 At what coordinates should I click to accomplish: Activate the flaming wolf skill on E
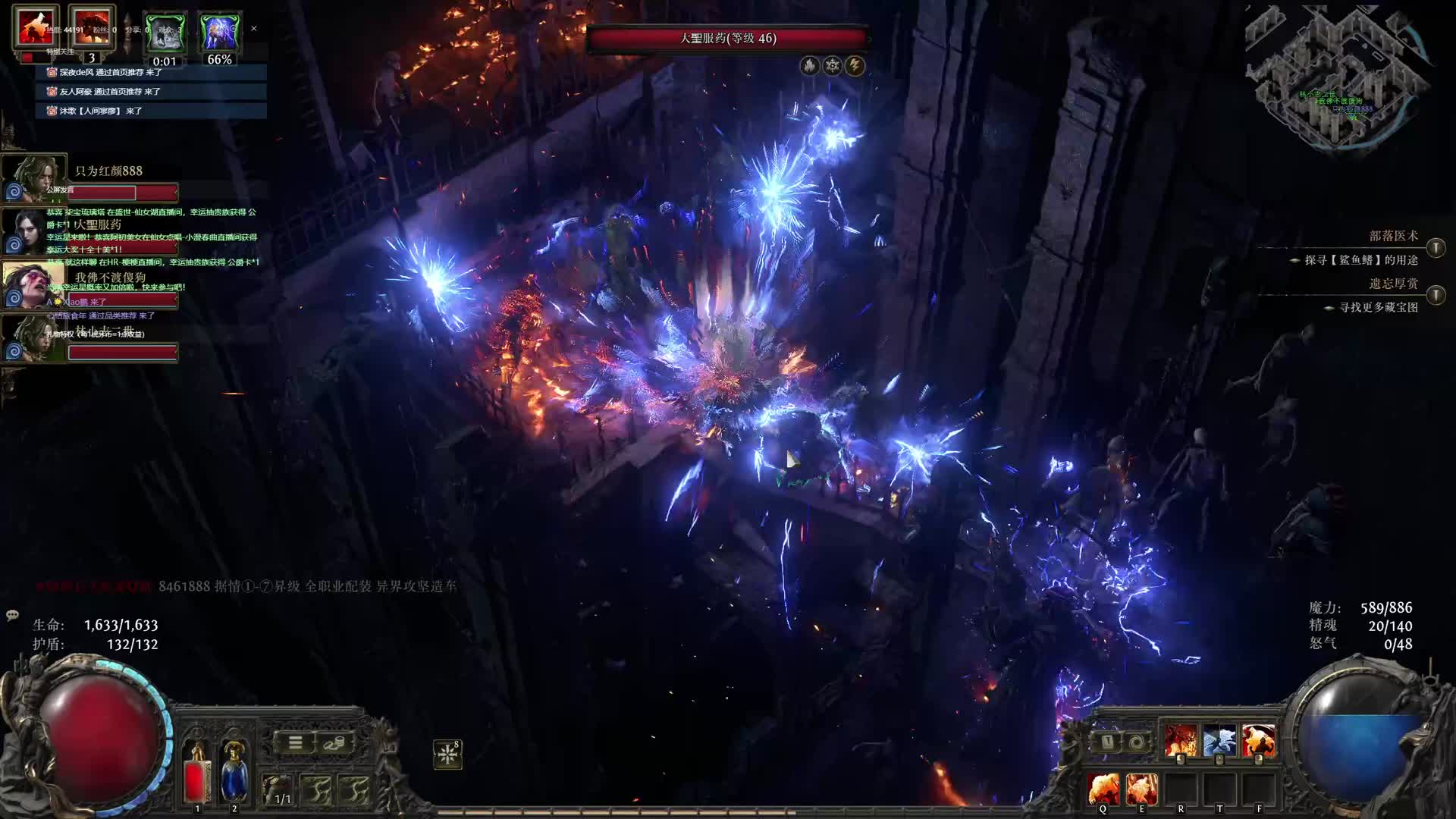coord(1141,789)
